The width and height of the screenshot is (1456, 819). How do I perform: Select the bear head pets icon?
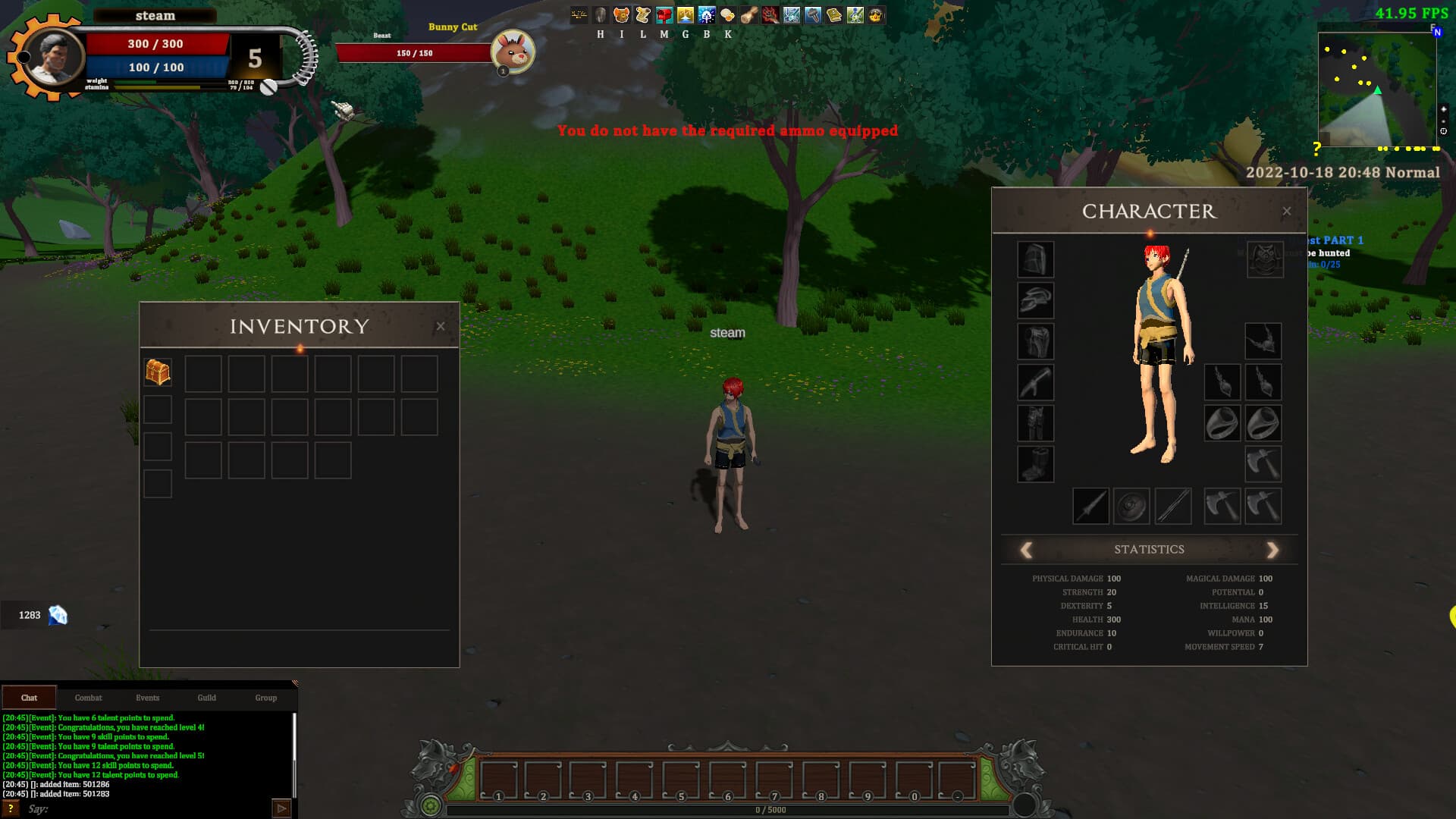tap(621, 13)
